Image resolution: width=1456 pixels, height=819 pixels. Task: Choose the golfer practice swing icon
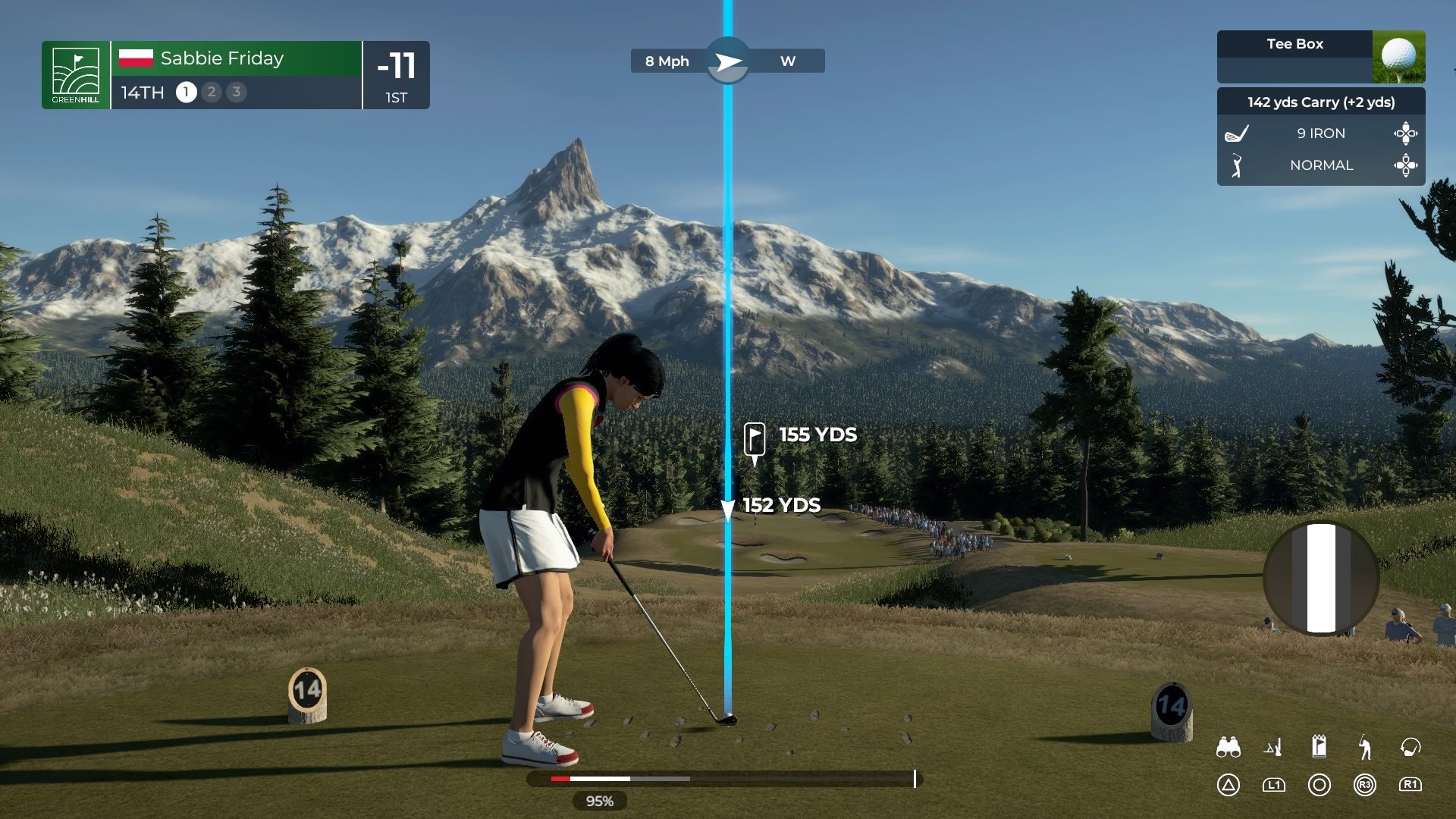point(1364,748)
